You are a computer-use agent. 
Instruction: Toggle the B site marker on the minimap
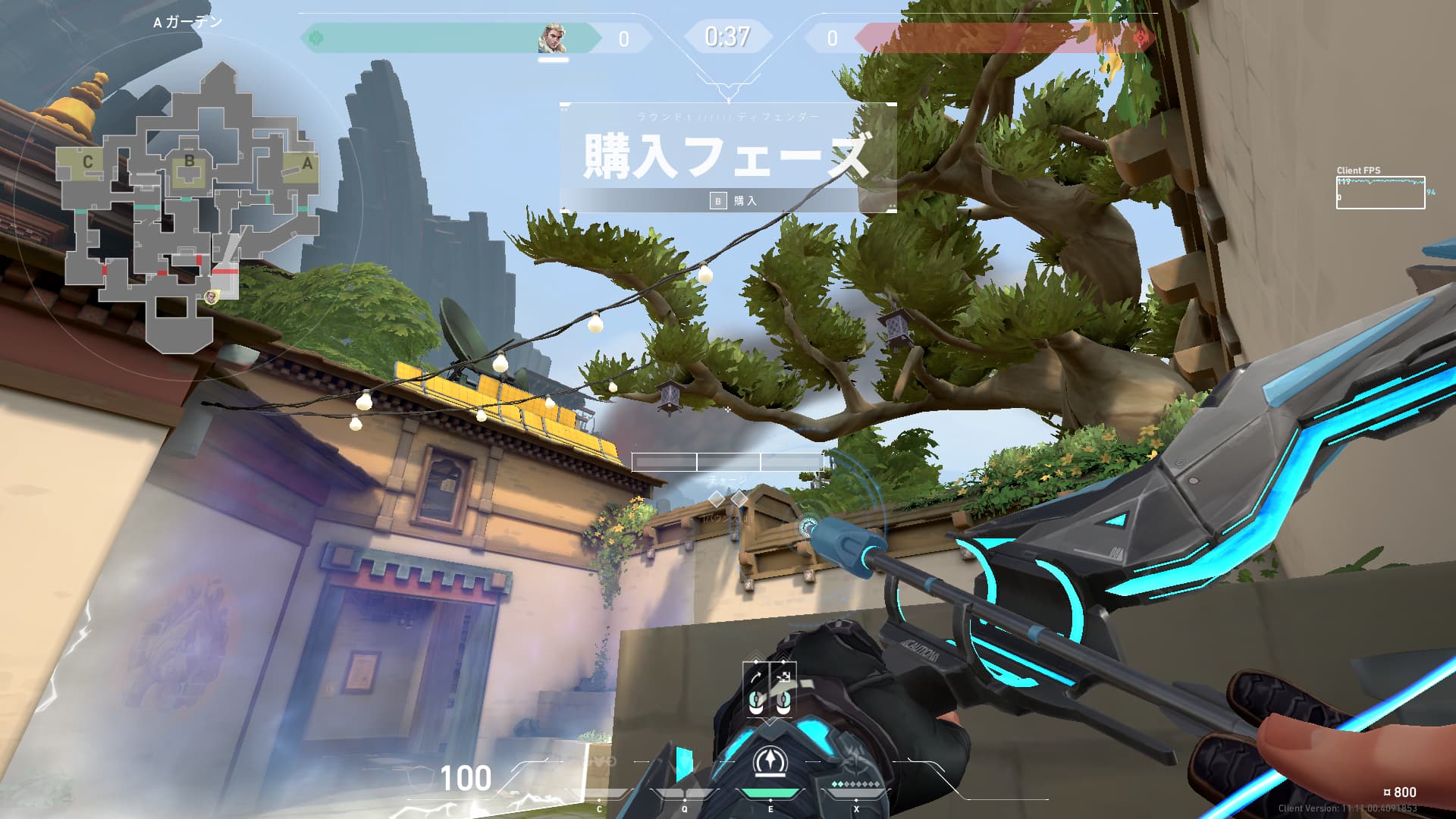click(x=190, y=160)
